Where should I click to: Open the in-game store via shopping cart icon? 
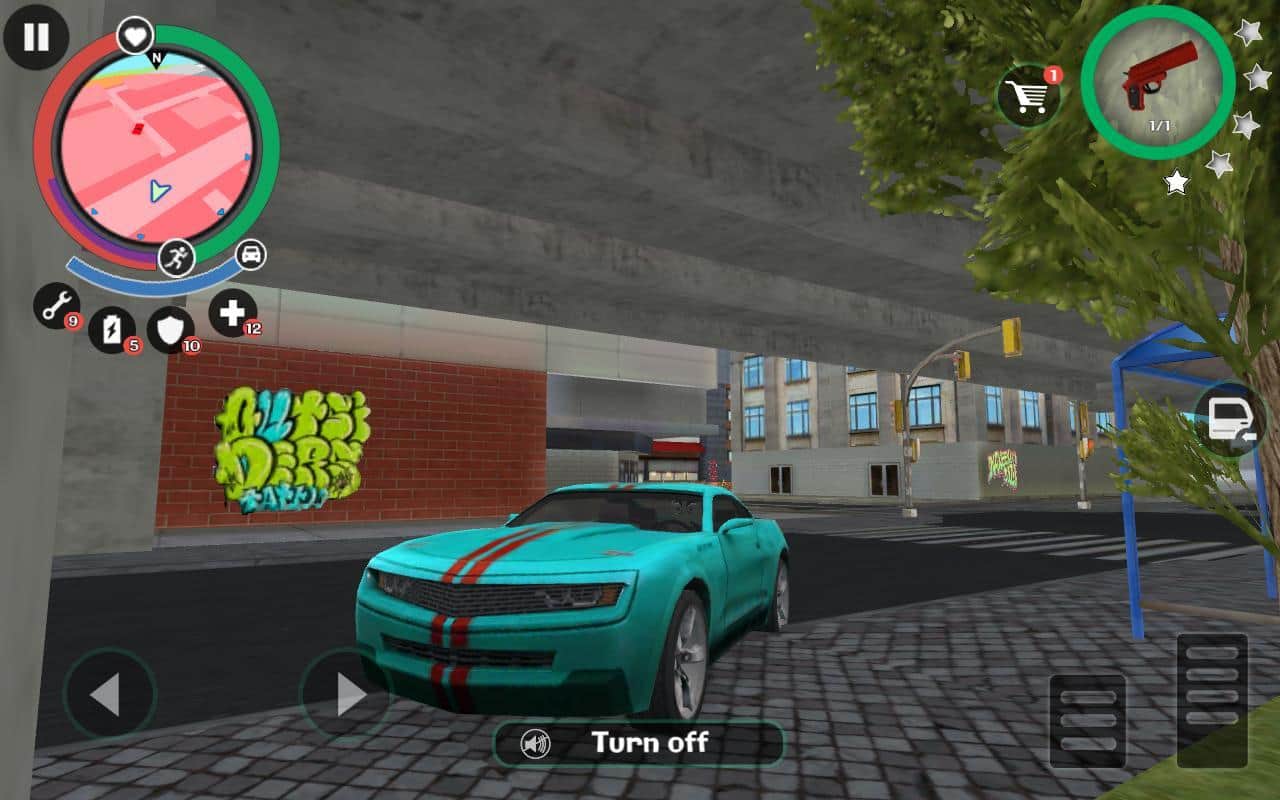[x=1028, y=92]
